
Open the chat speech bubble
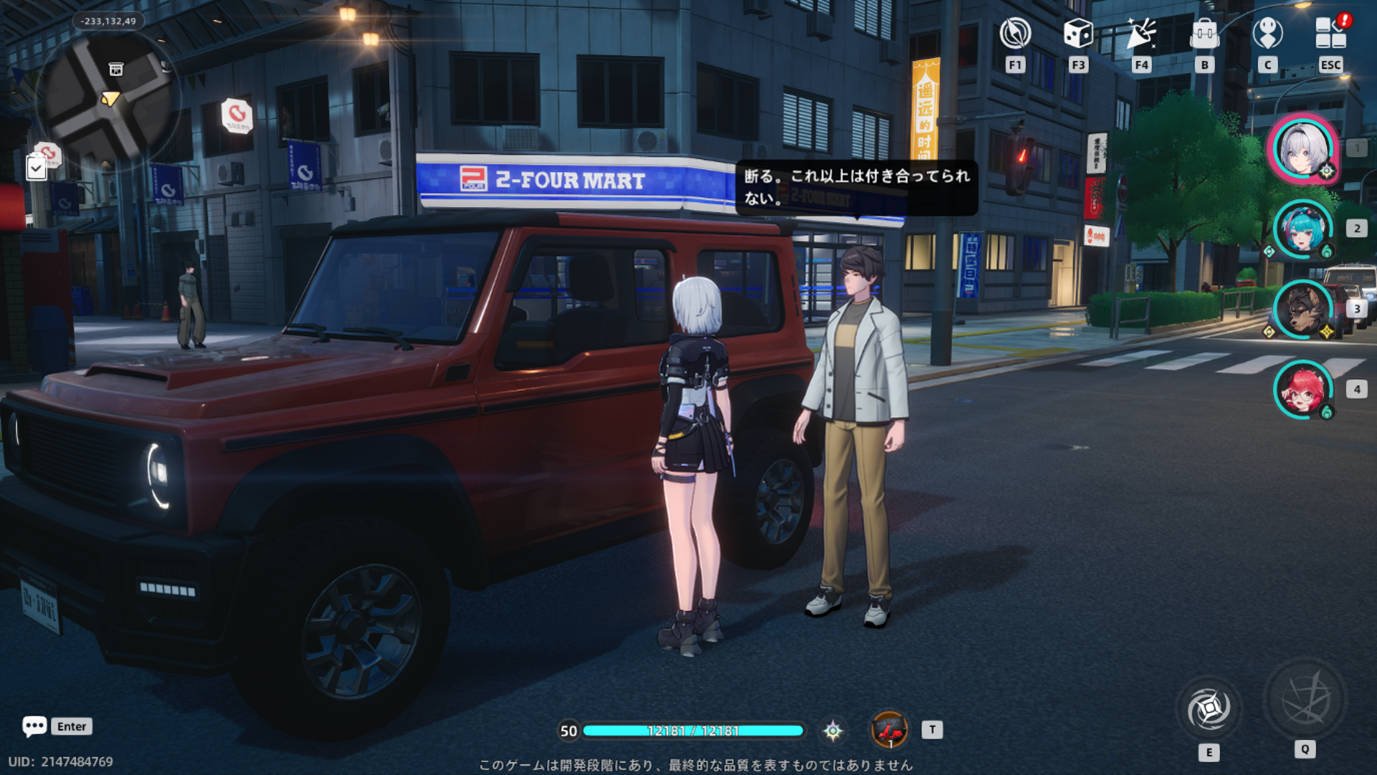35,726
